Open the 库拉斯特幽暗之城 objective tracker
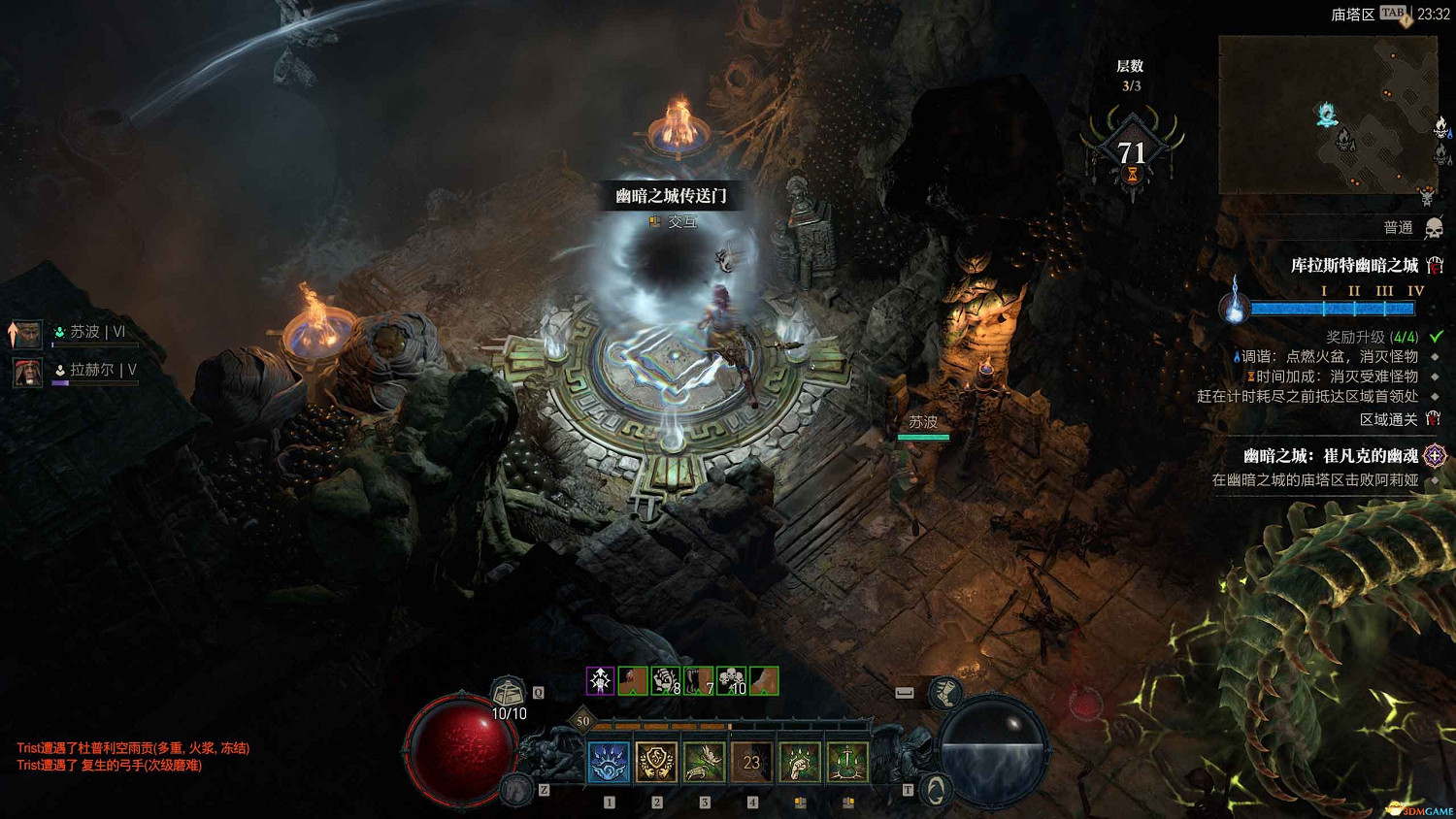 (x=1354, y=265)
